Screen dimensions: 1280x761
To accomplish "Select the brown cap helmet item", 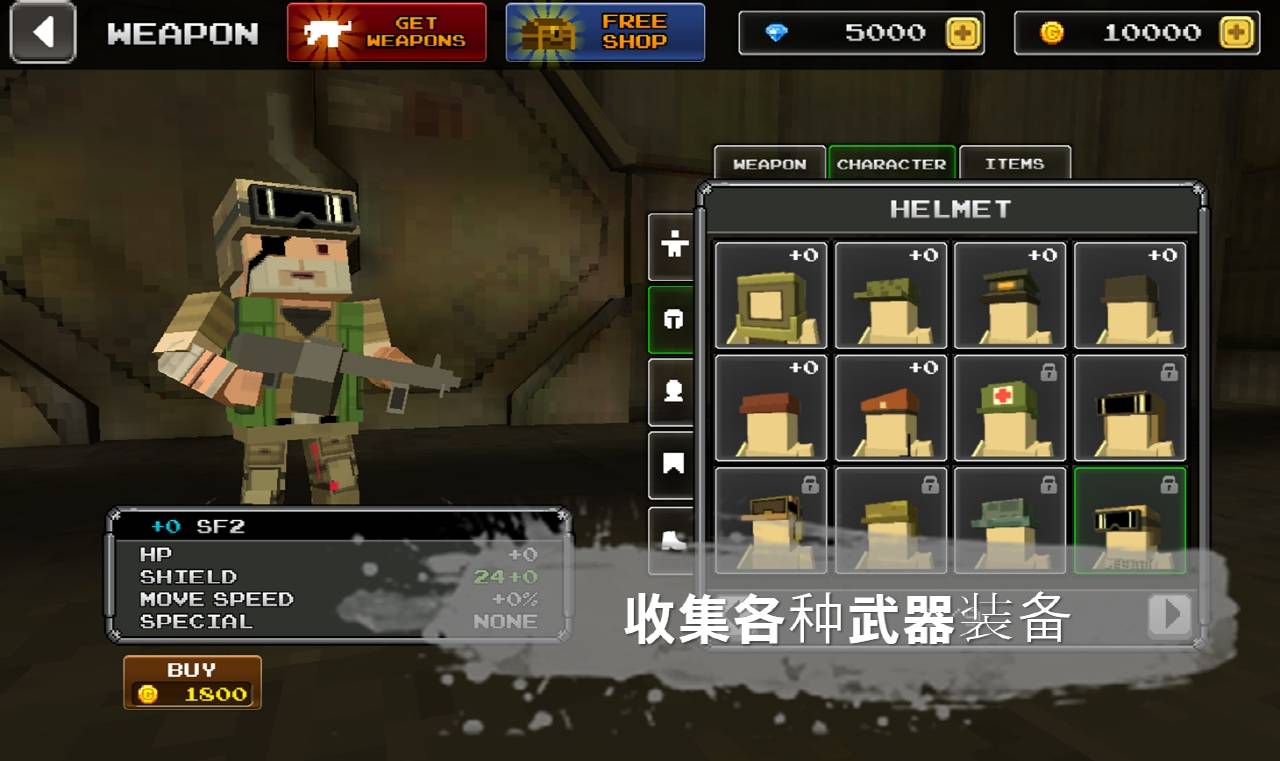I will [770, 407].
